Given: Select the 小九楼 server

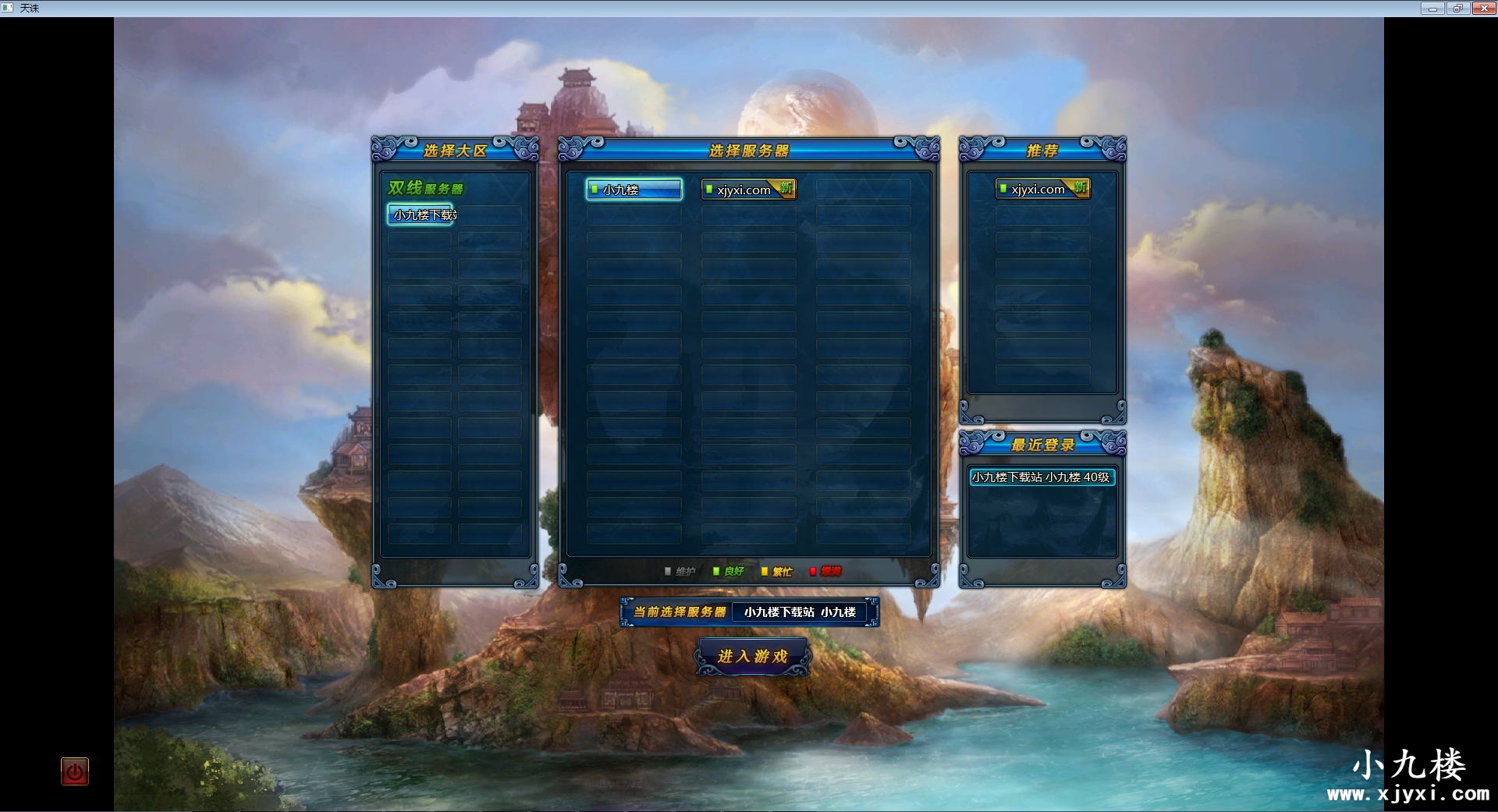Looking at the screenshot, I should [634, 190].
